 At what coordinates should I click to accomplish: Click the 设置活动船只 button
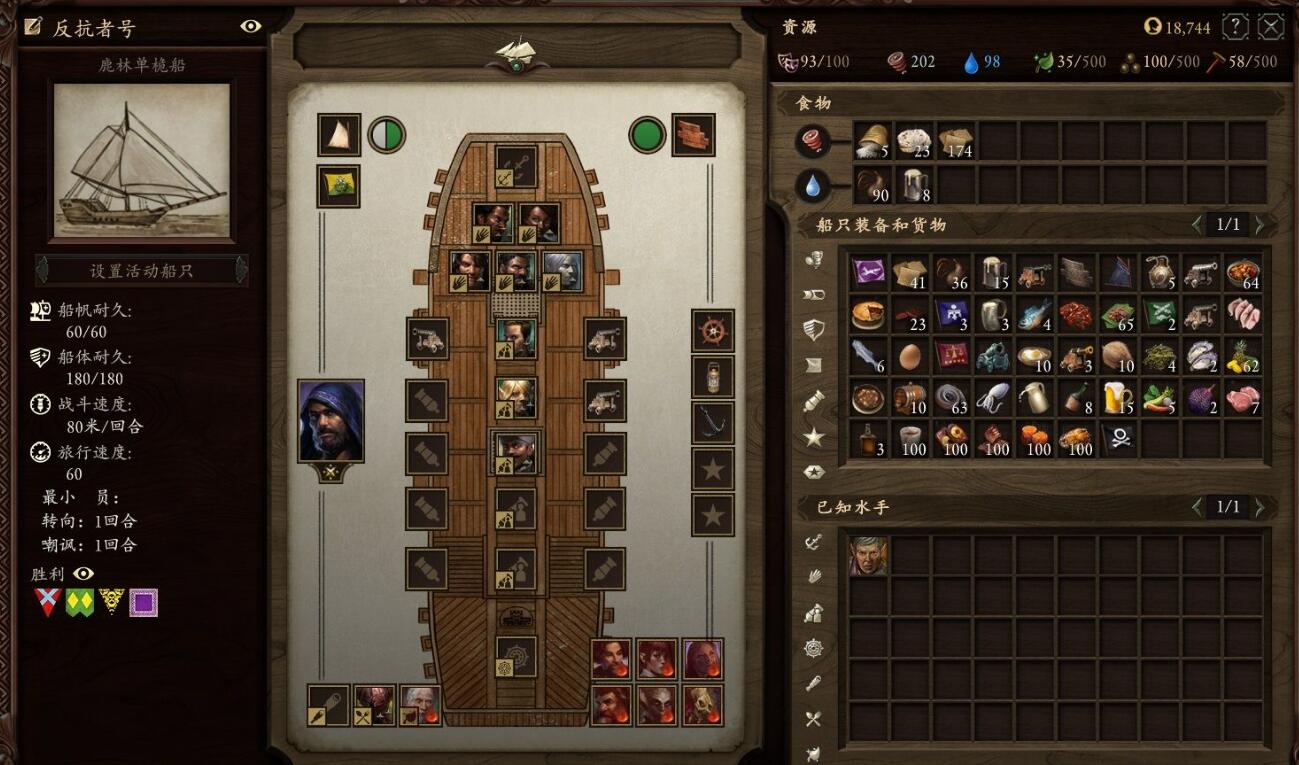pos(141,270)
